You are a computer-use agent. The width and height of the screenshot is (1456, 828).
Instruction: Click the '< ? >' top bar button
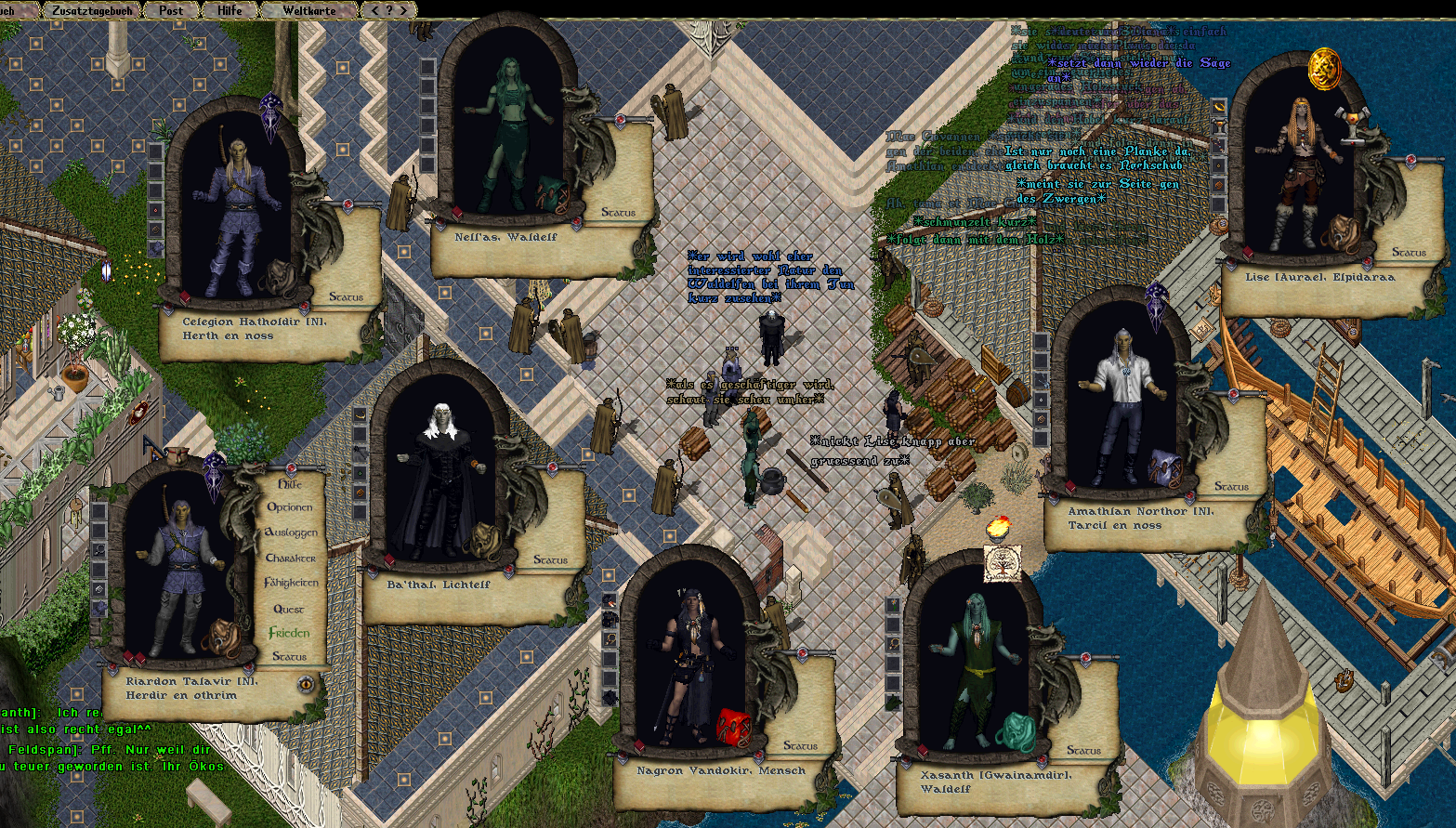click(x=388, y=10)
